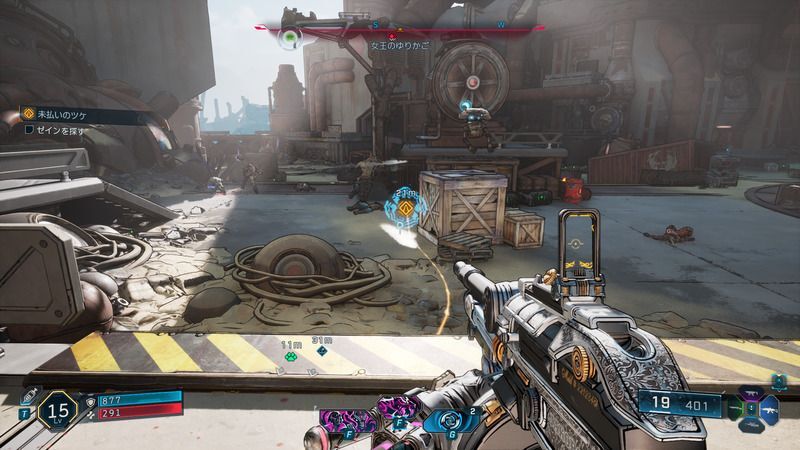
Task: Click the green radar icon beside the compass
Action: click(291, 38)
